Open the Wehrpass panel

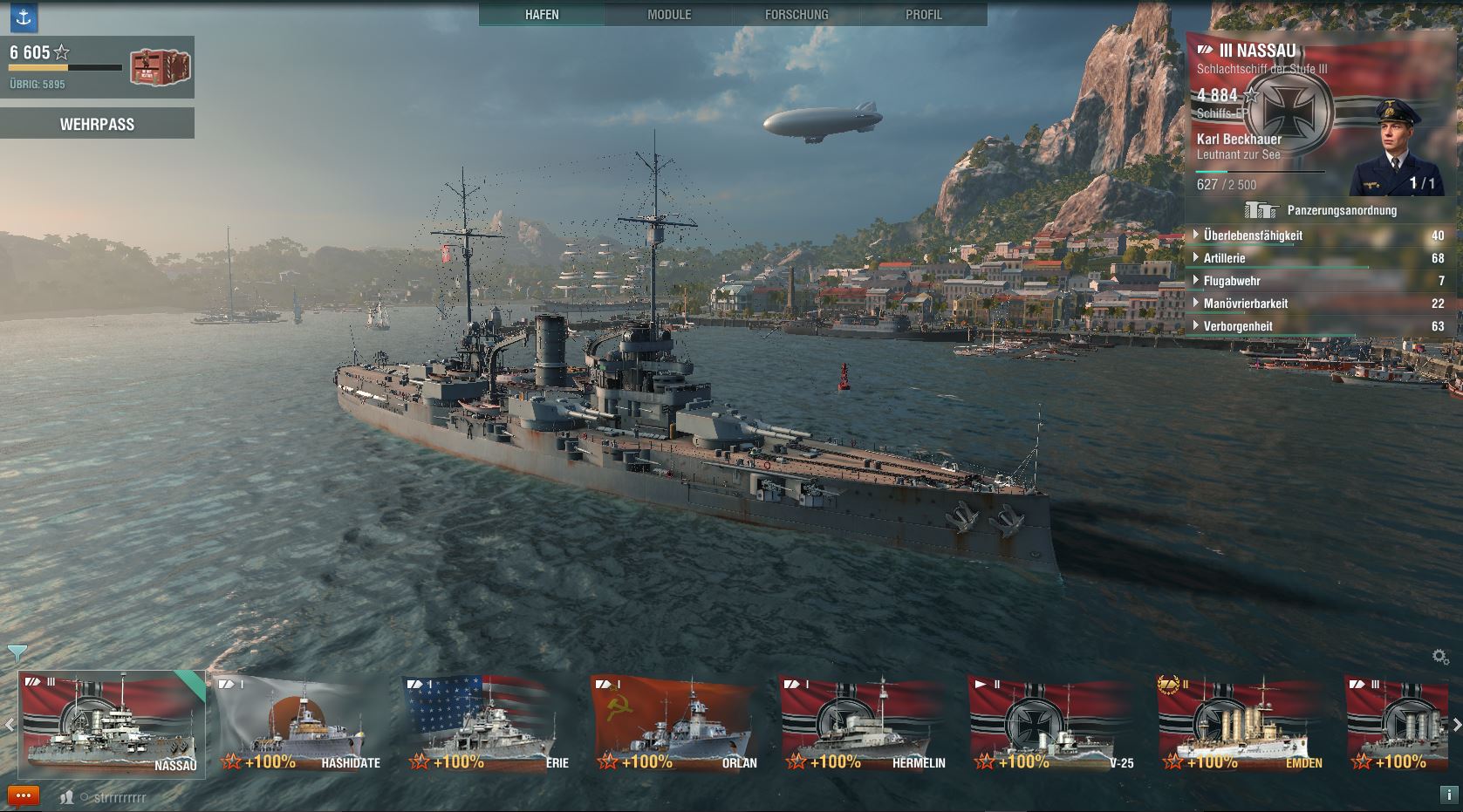[97, 124]
